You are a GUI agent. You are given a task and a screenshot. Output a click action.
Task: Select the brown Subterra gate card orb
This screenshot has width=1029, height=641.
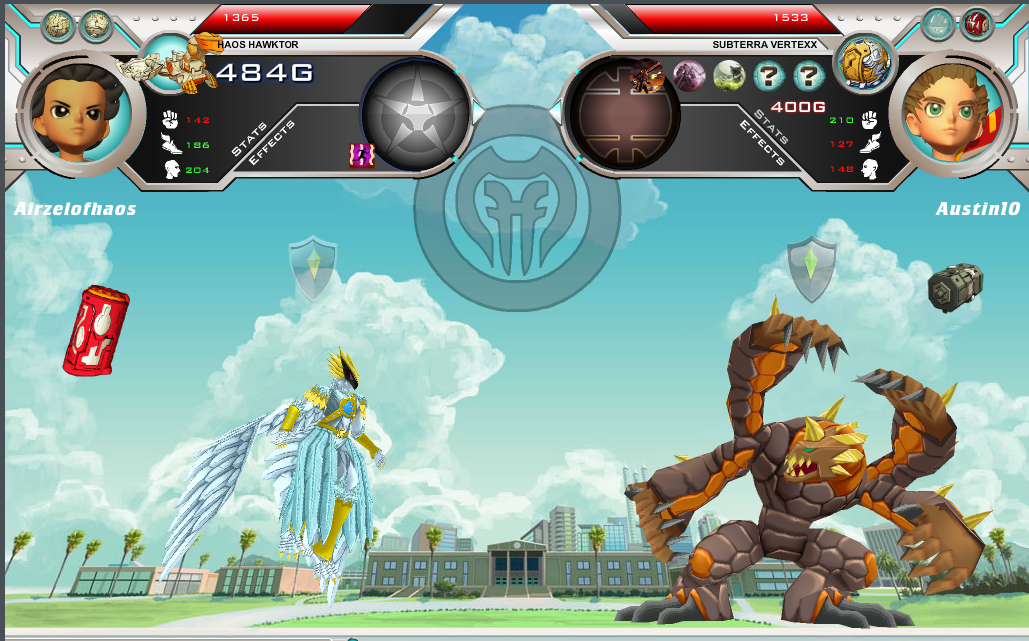[x=622, y=112]
